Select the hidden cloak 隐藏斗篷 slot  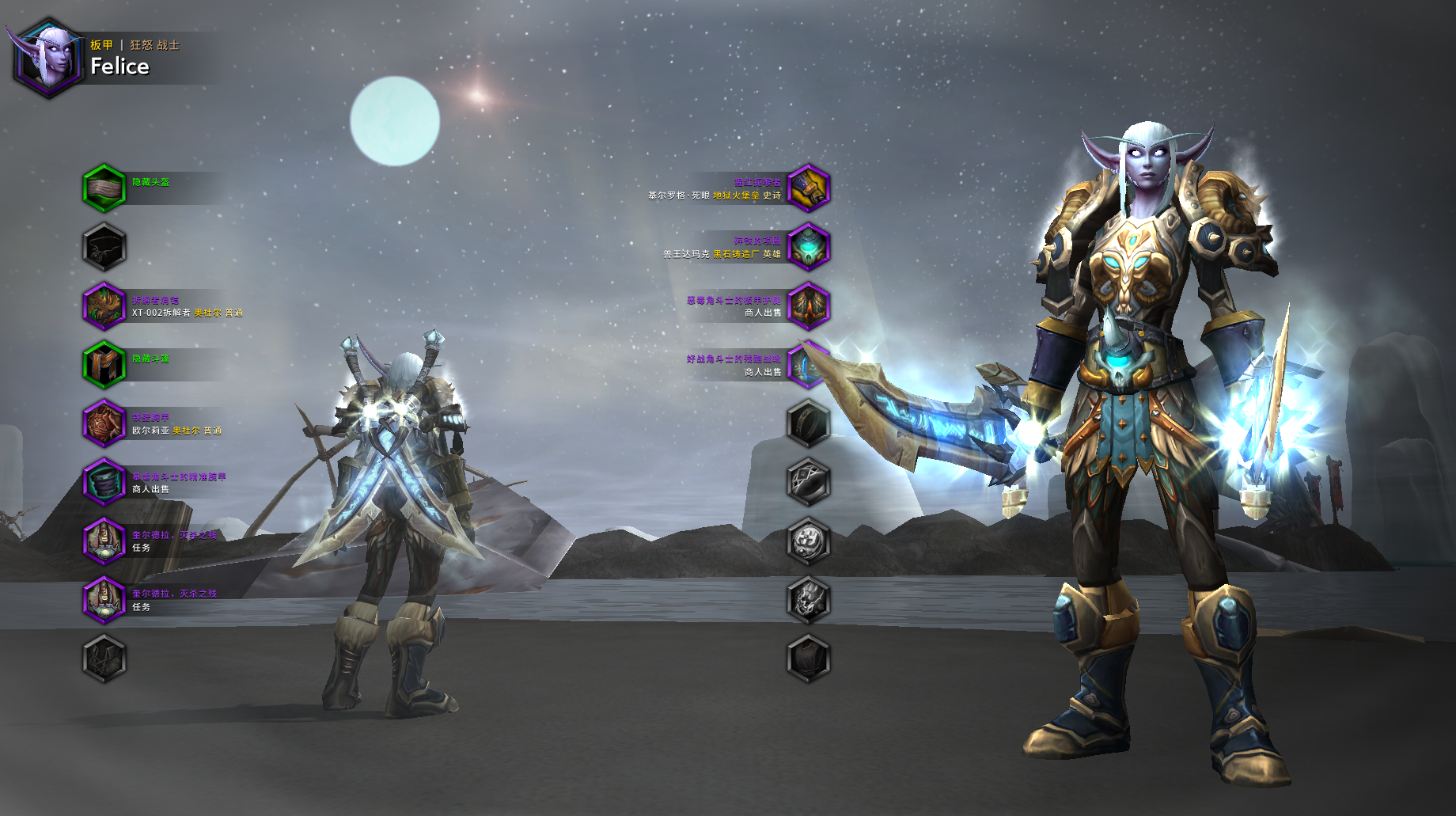[104, 365]
